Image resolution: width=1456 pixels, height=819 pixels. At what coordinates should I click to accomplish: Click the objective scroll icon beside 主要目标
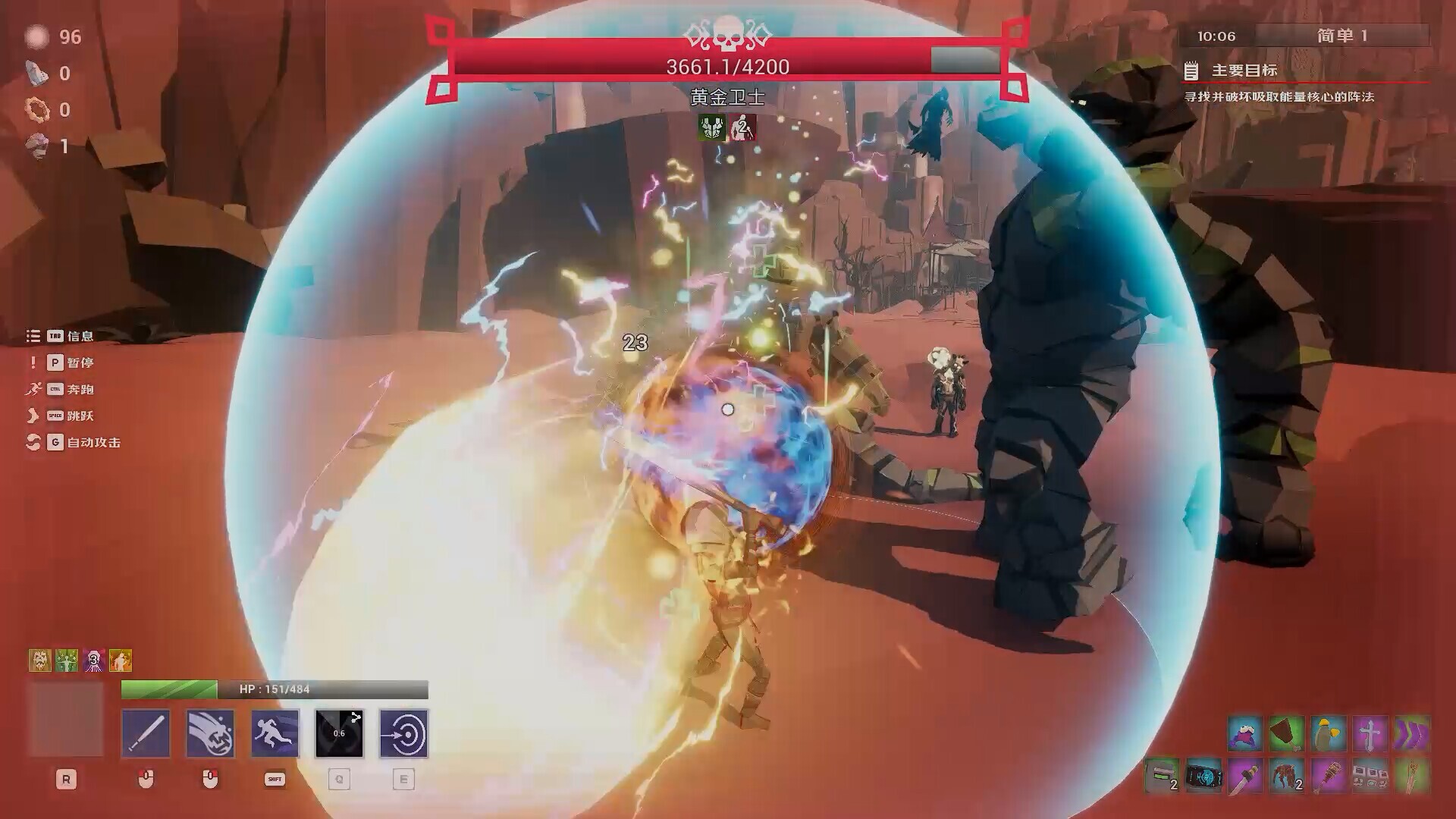[x=1192, y=71]
